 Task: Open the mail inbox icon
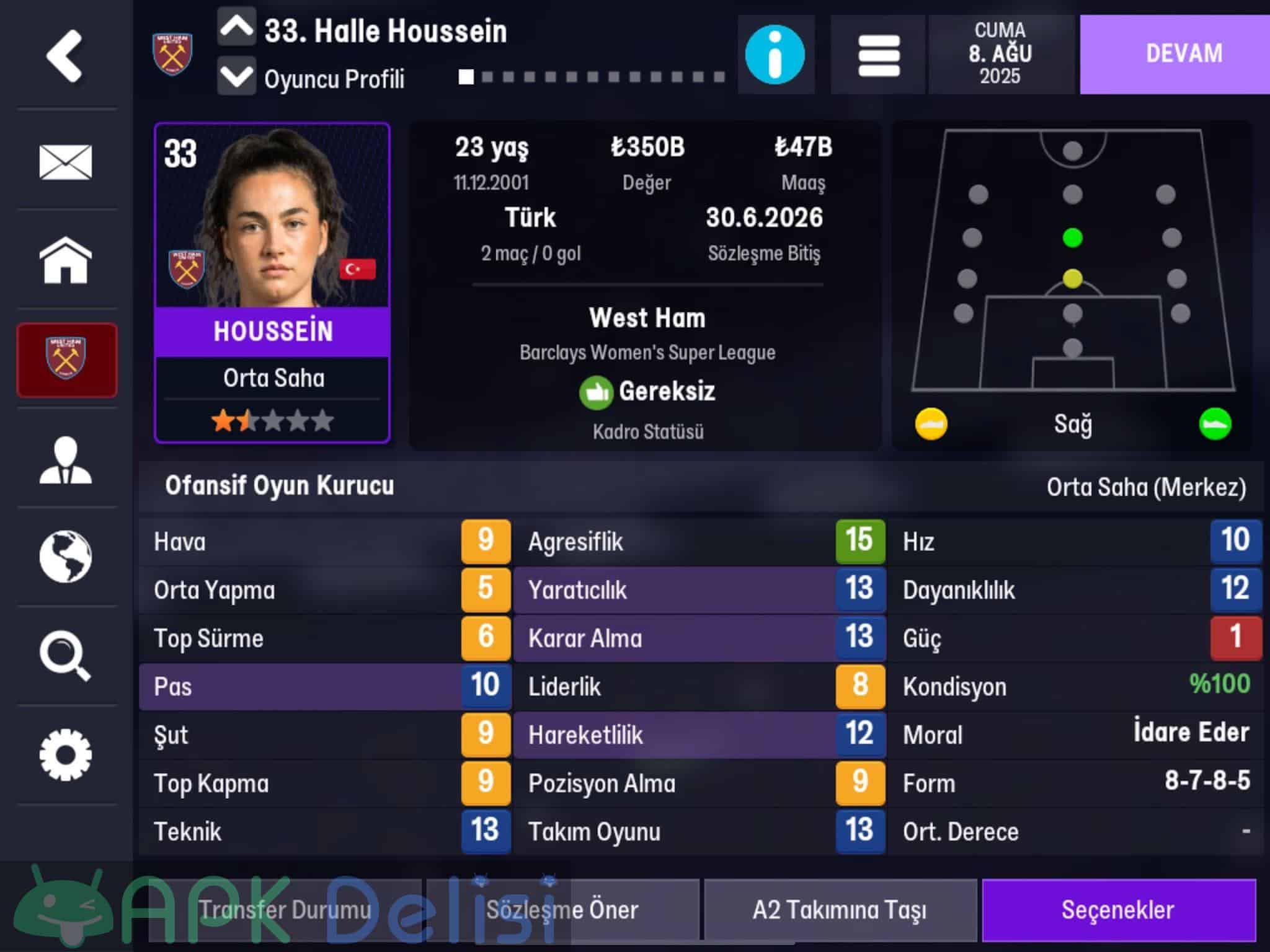pyautogui.click(x=65, y=162)
